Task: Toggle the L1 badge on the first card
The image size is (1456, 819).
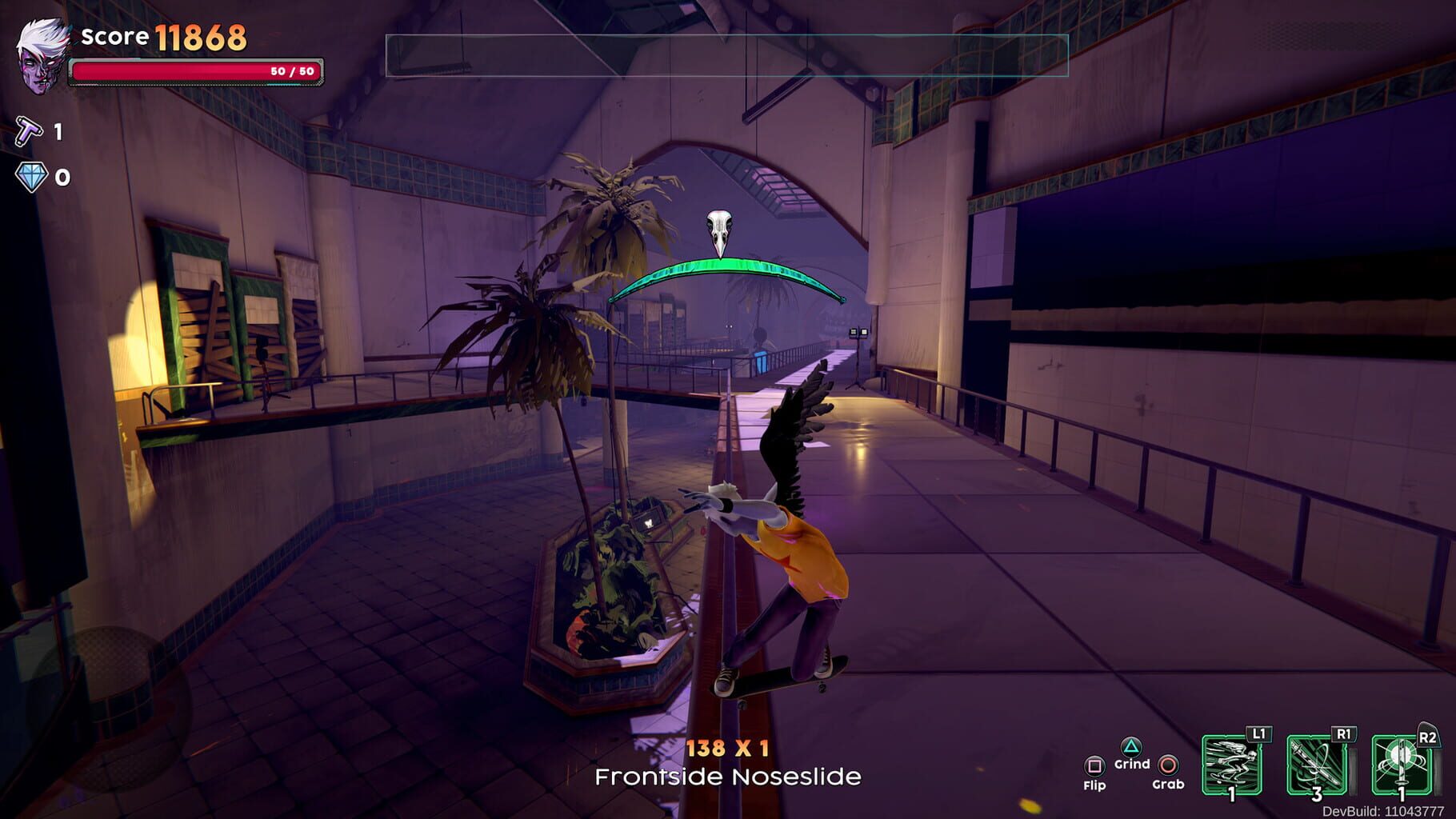Action: point(1258,733)
